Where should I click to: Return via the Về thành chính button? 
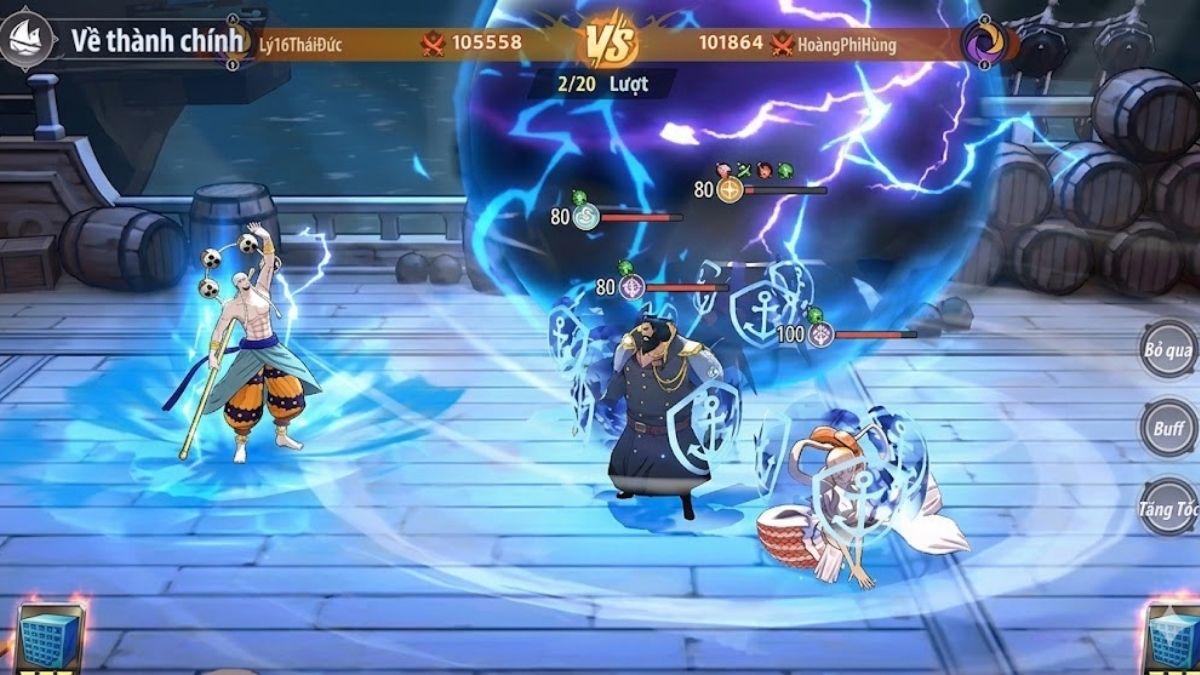click(x=157, y=41)
